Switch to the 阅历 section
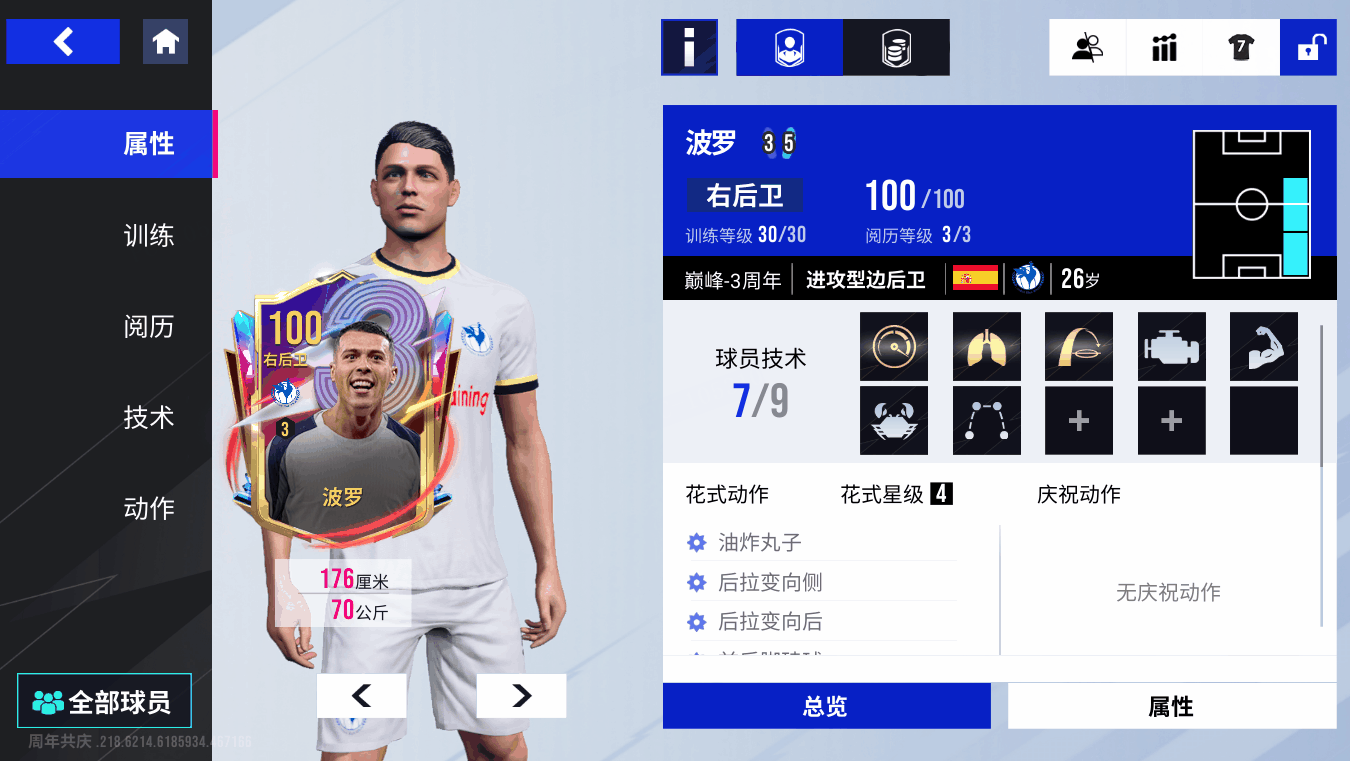Viewport: 1350px width, 761px height. coord(148,327)
